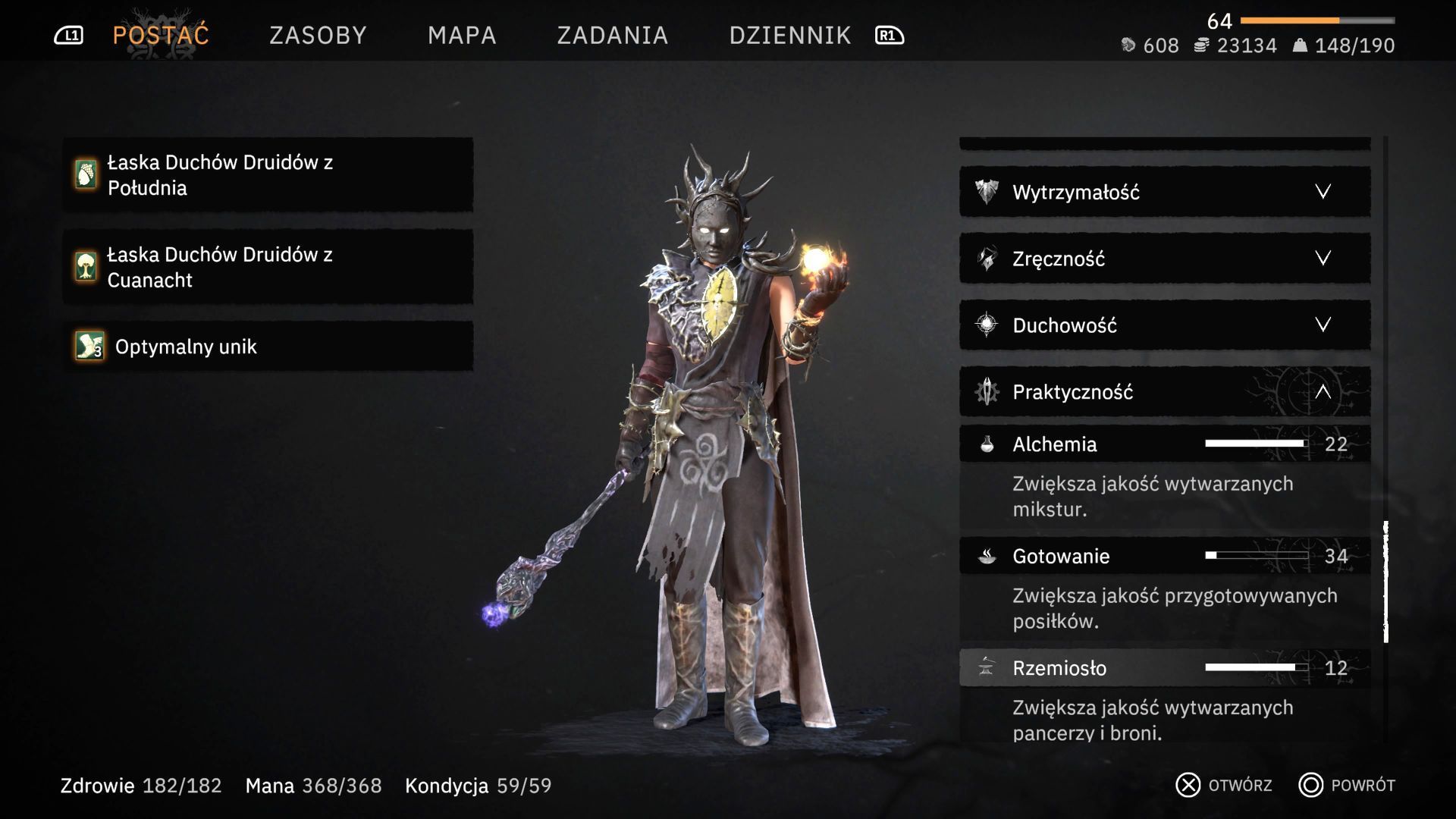Show the Dziennik tab

pyautogui.click(x=789, y=36)
